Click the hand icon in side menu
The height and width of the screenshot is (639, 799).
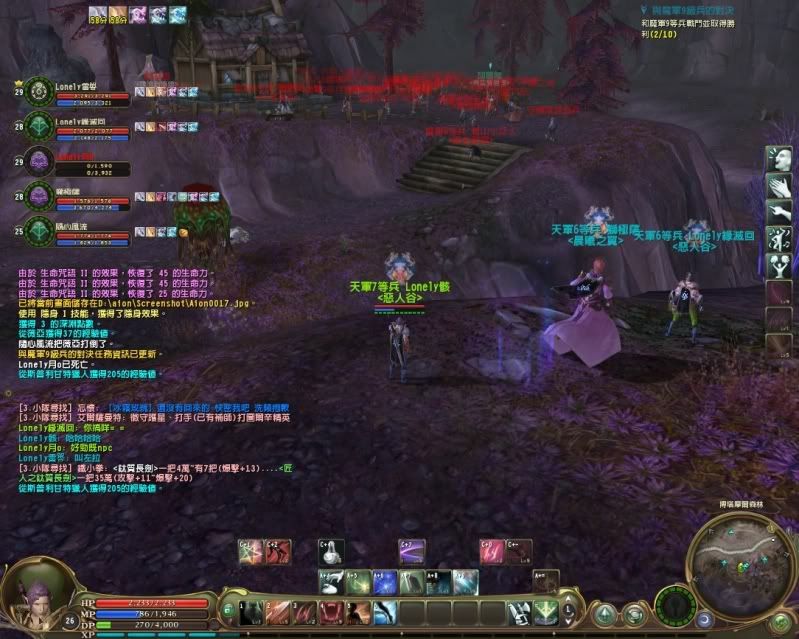click(x=780, y=187)
